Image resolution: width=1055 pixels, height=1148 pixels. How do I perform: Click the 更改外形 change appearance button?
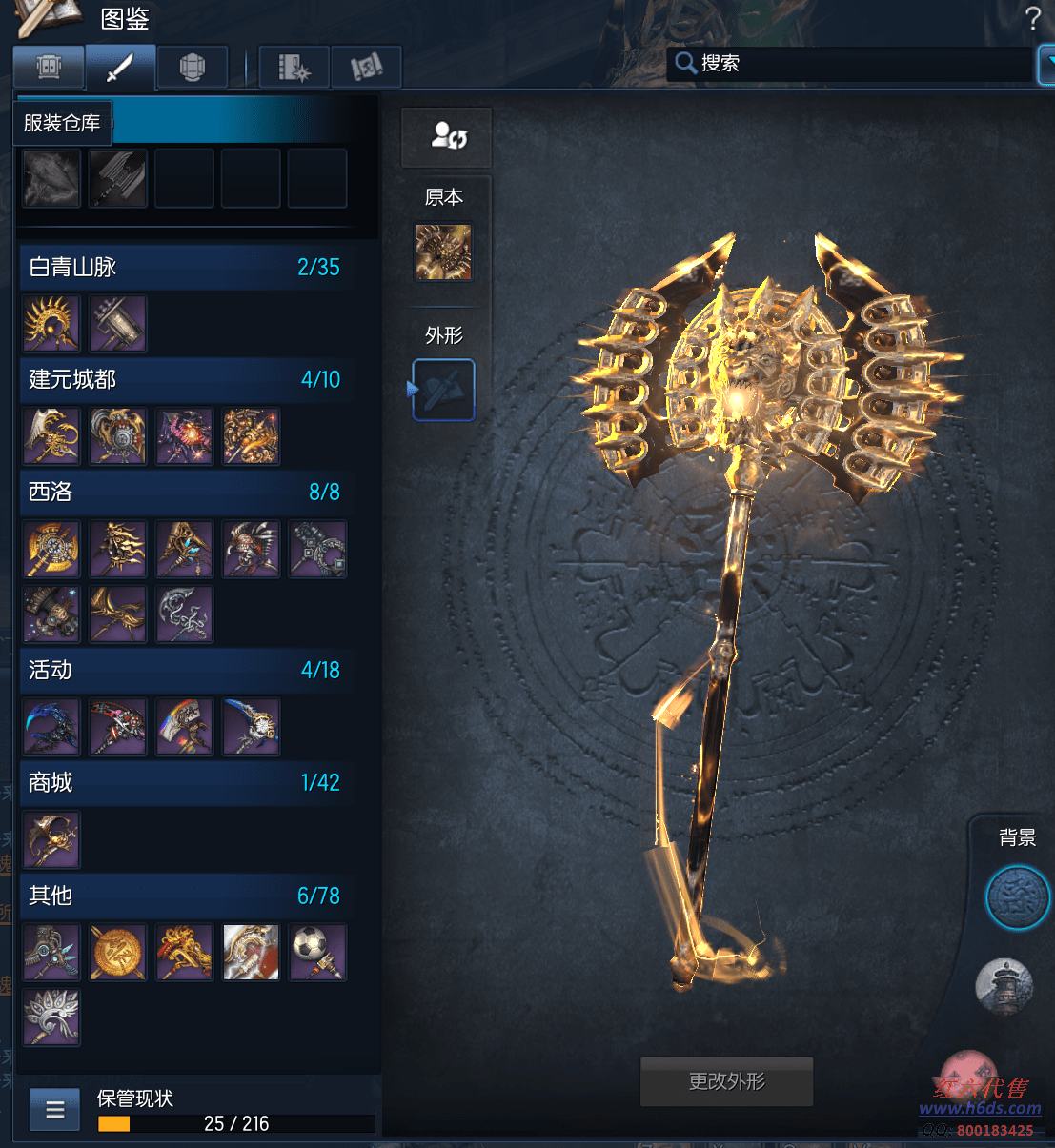coord(726,1081)
